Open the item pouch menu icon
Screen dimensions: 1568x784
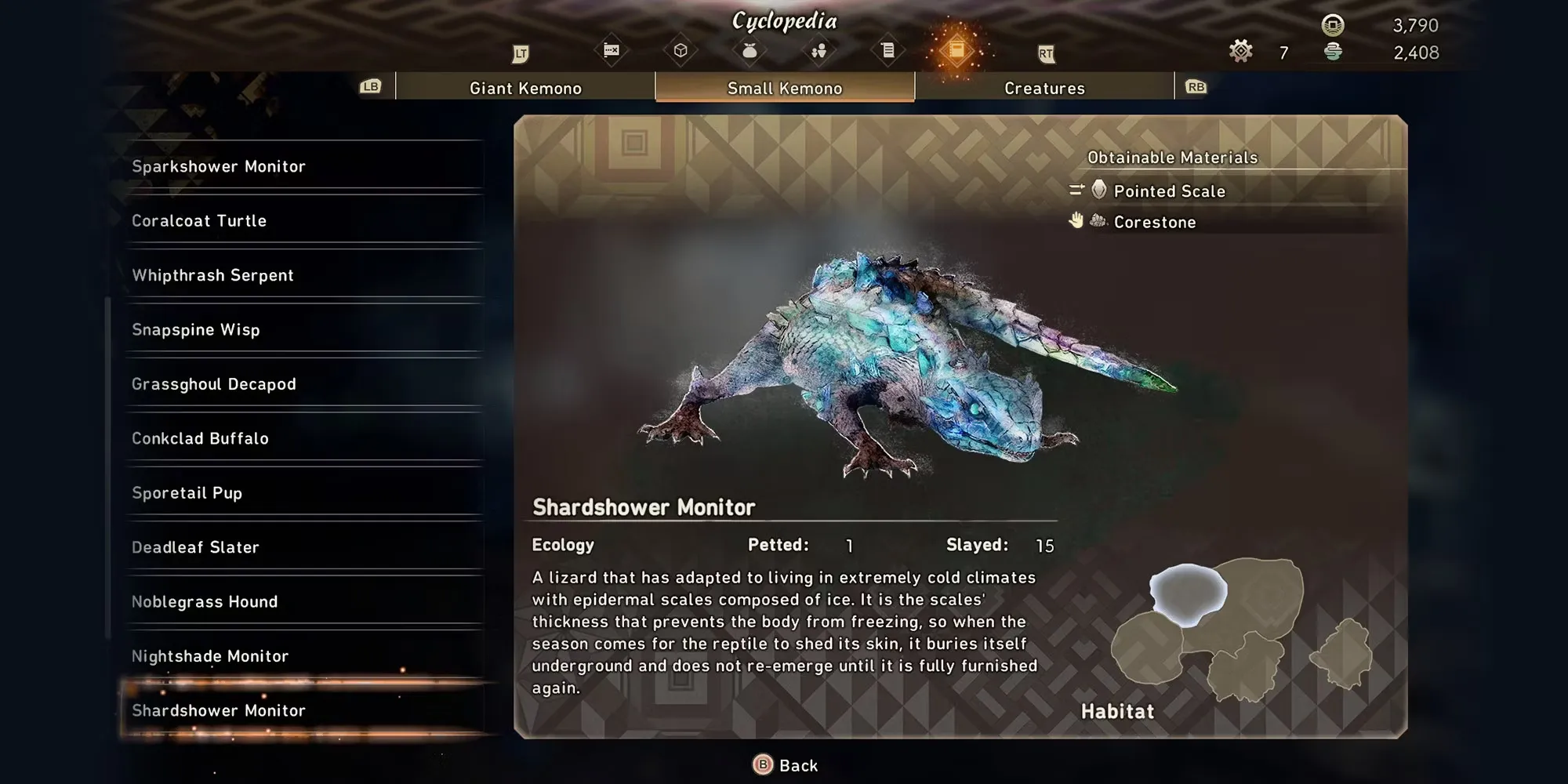coord(750,51)
